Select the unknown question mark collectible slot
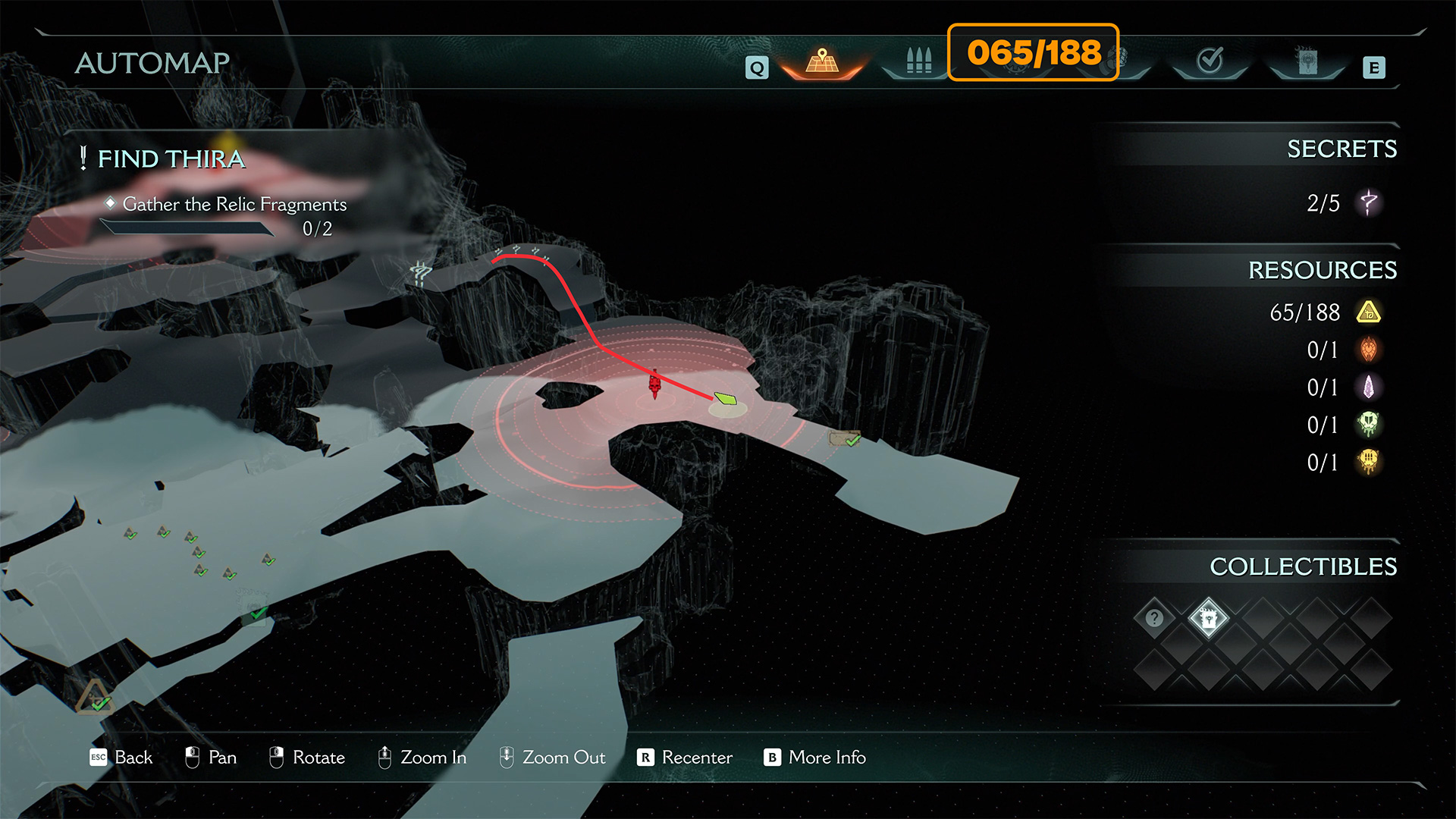Viewport: 1456px width, 819px height. (x=1154, y=618)
